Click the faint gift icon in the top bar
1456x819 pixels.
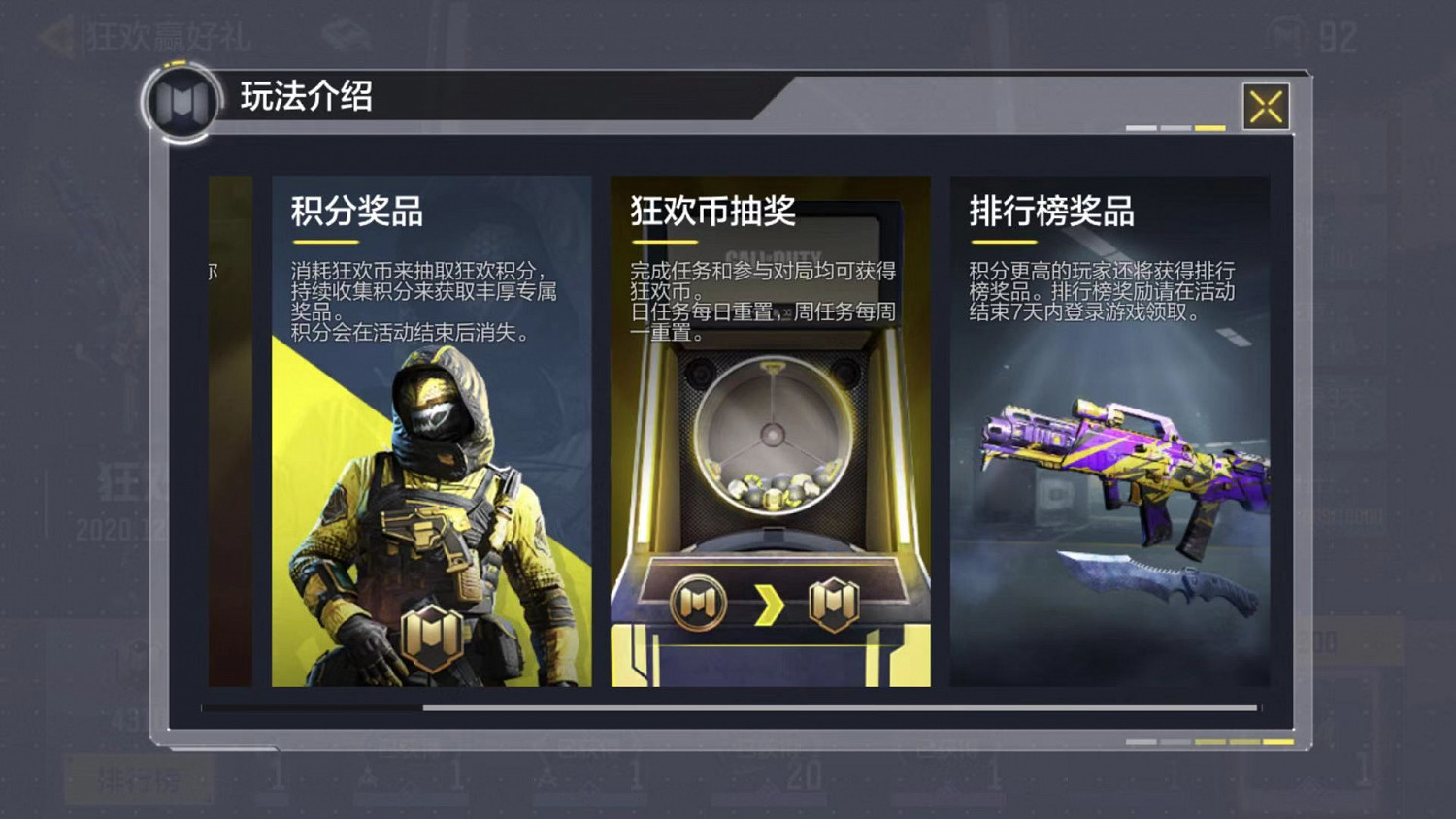coord(343,29)
